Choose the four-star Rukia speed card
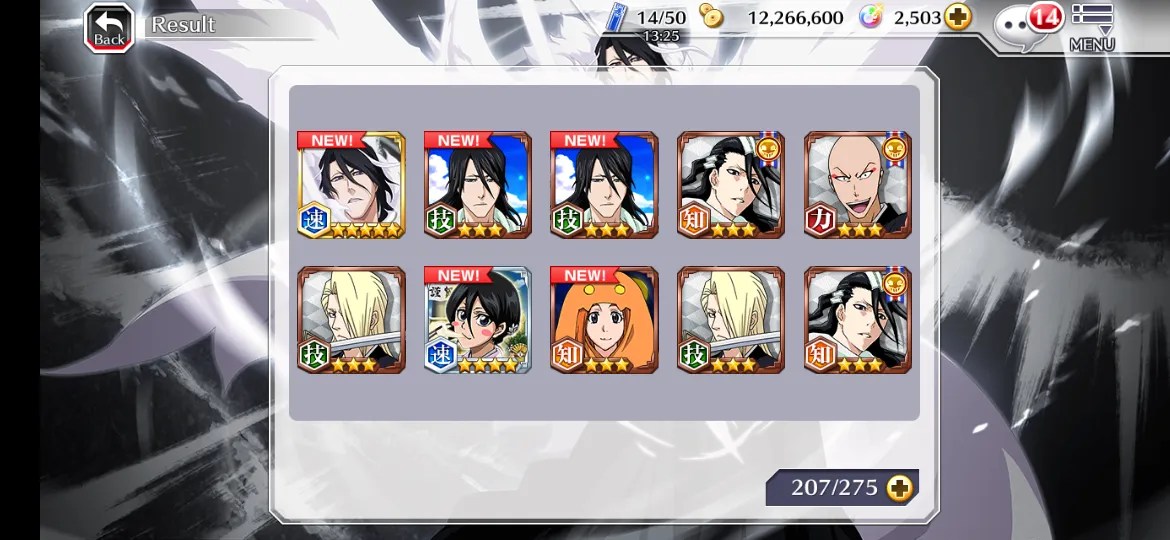The height and width of the screenshot is (540, 1170). pyautogui.click(x=477, y=320)
